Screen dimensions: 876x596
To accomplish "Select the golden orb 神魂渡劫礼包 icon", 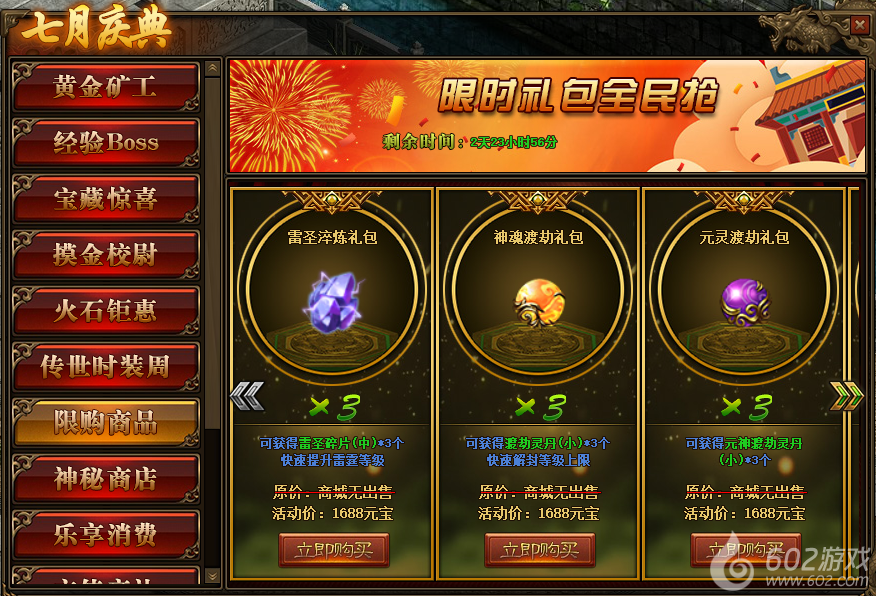I will [x=539, y=300].
